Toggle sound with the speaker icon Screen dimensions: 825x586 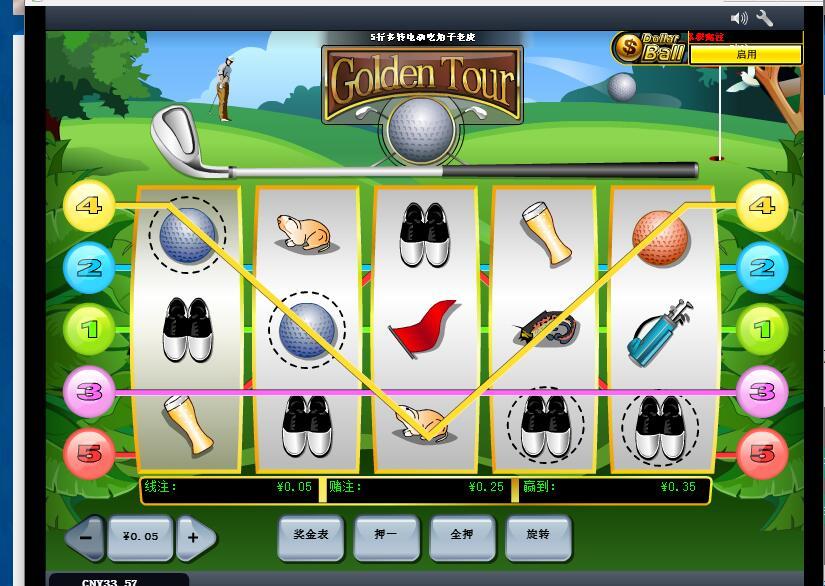[x=739, y=18]
